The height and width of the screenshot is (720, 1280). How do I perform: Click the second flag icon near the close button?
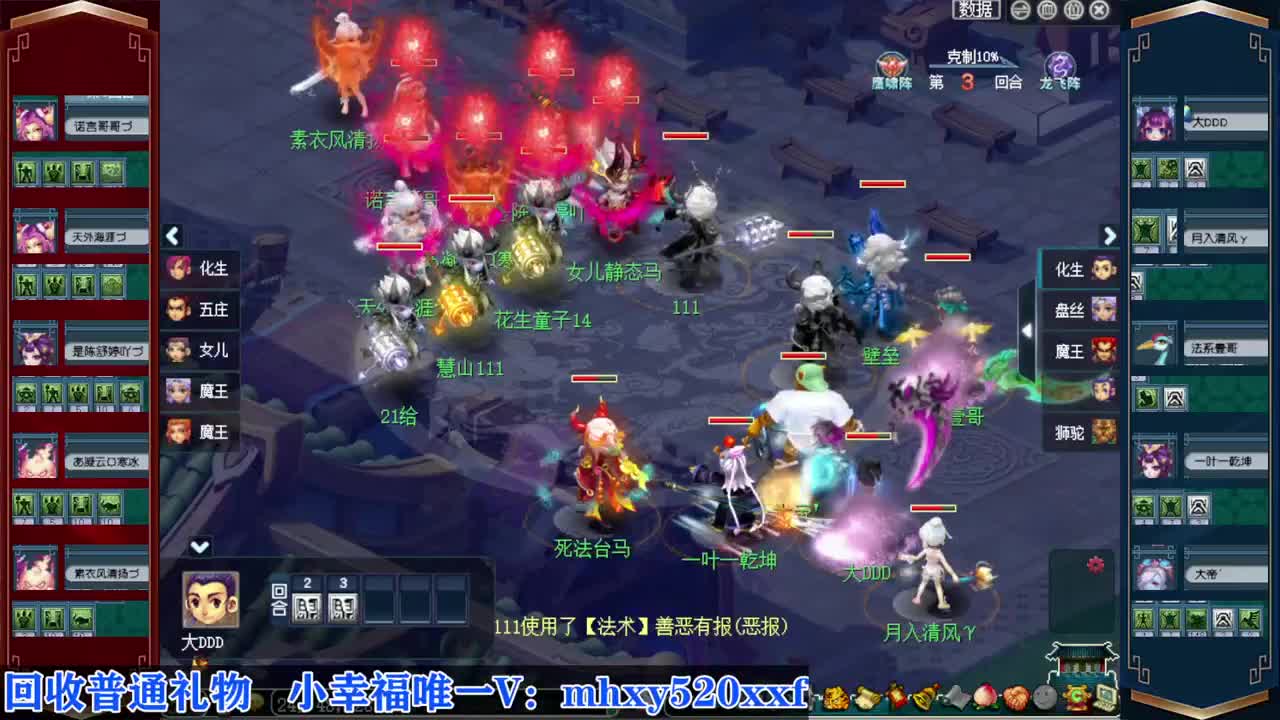click(1074, 9)
